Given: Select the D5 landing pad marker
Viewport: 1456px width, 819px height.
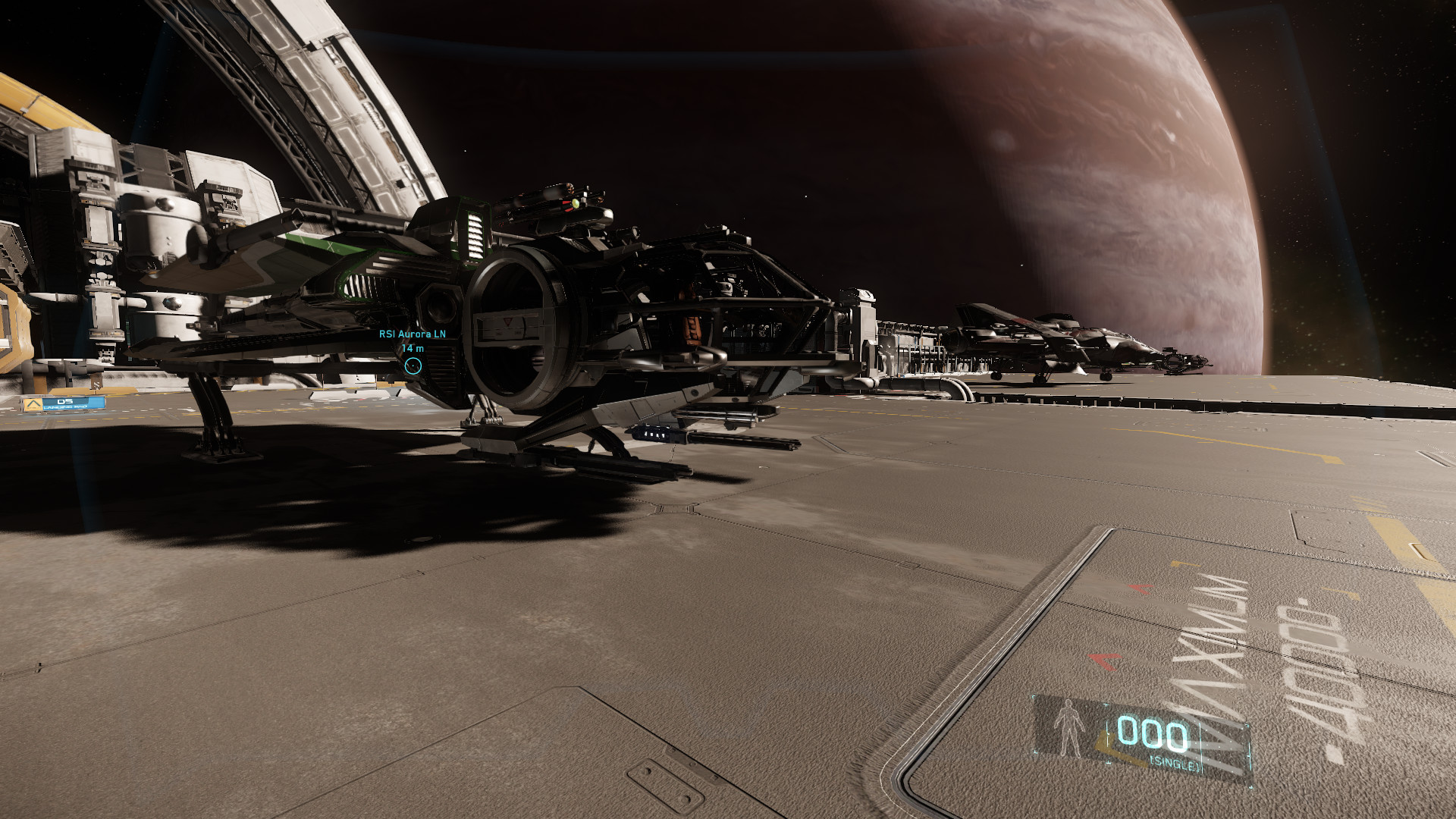Looking at the screenshot, I should pos(64,403).
